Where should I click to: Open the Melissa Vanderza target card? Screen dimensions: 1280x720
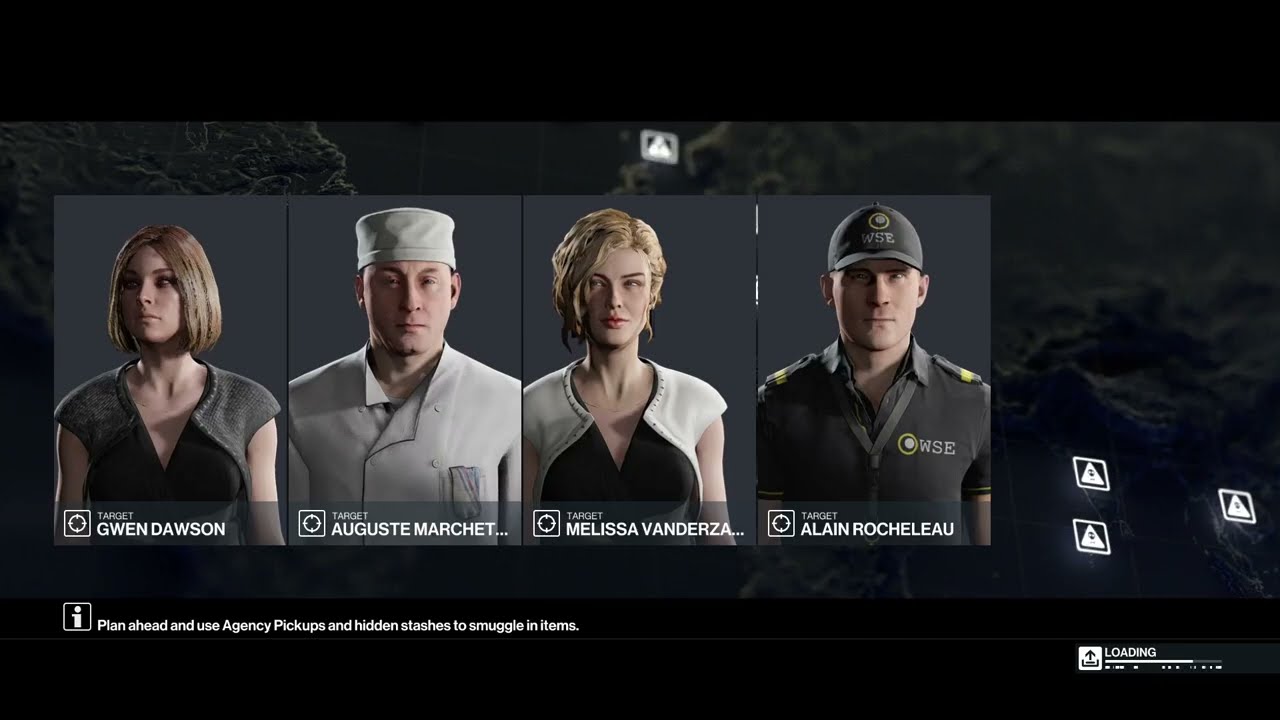639,370
